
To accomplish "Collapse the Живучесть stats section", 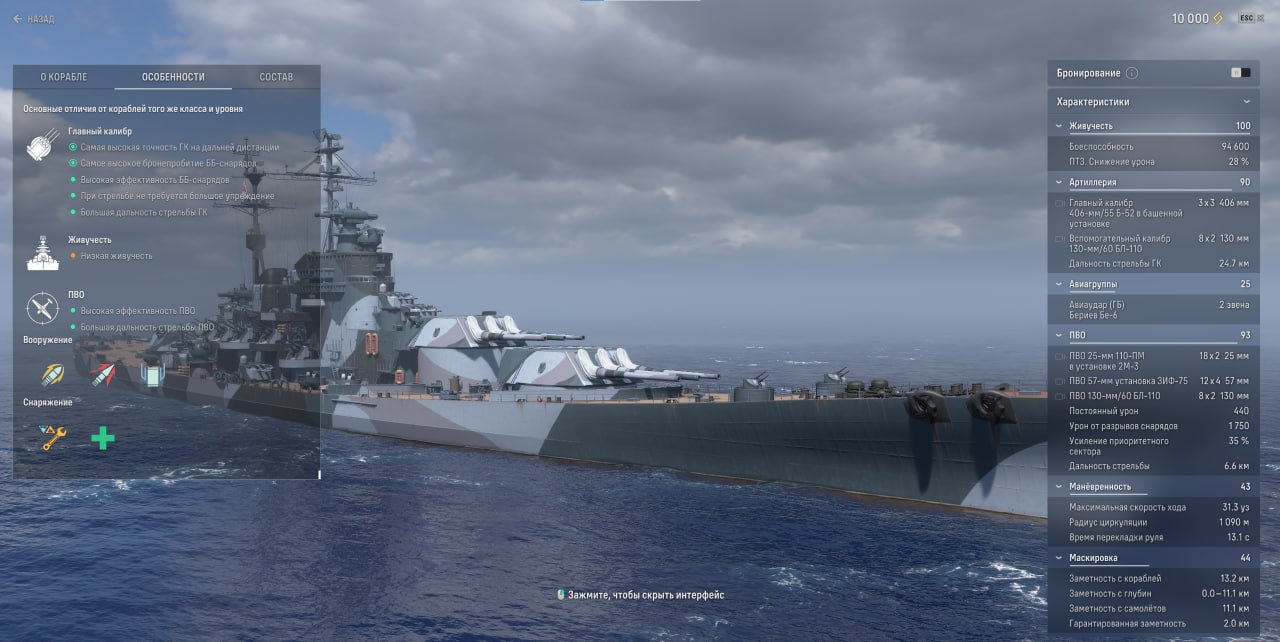I will point(1059,126).
